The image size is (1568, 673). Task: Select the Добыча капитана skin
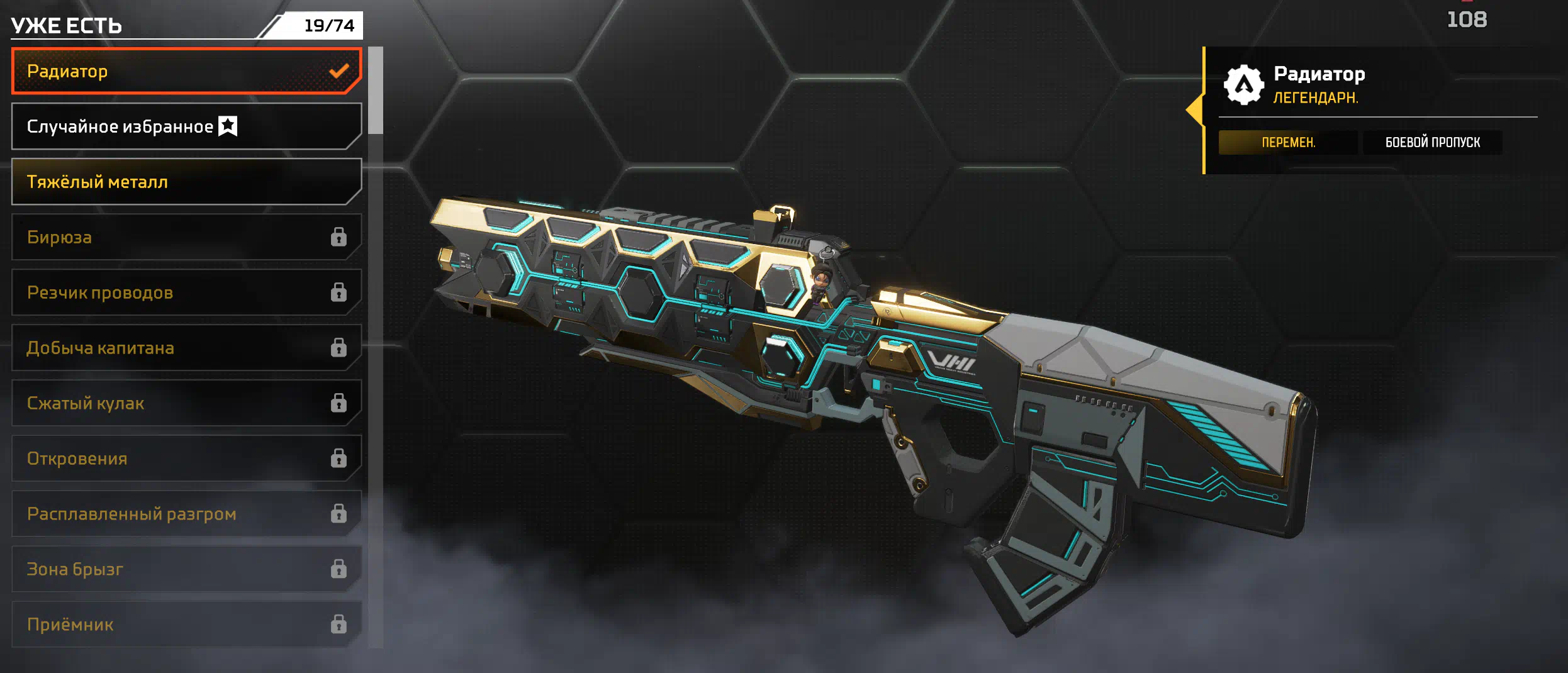point(186,348)
